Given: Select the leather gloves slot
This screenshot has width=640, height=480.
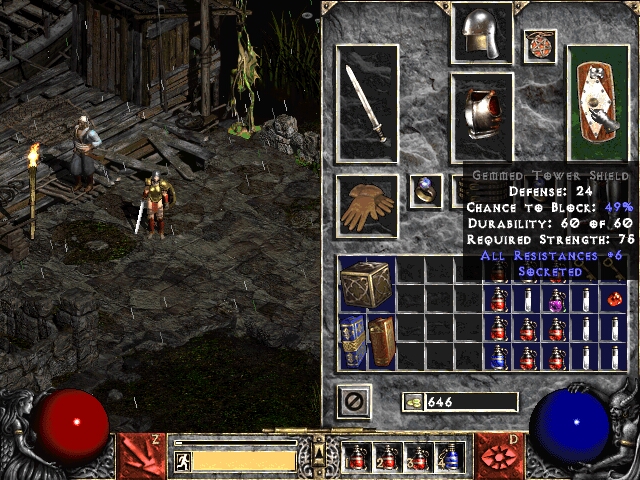Looking at the screenshot, I should click(x=366, y=206).
